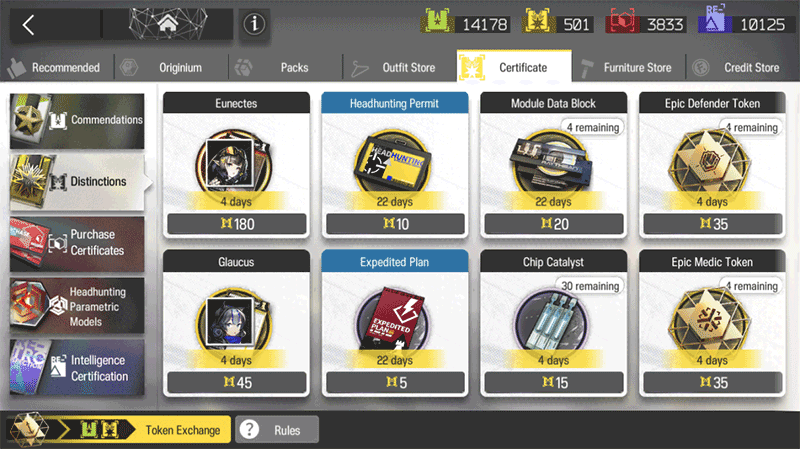This screenshot has height=449, width=800.
Task: View the shop Rules
Action: 277,430
